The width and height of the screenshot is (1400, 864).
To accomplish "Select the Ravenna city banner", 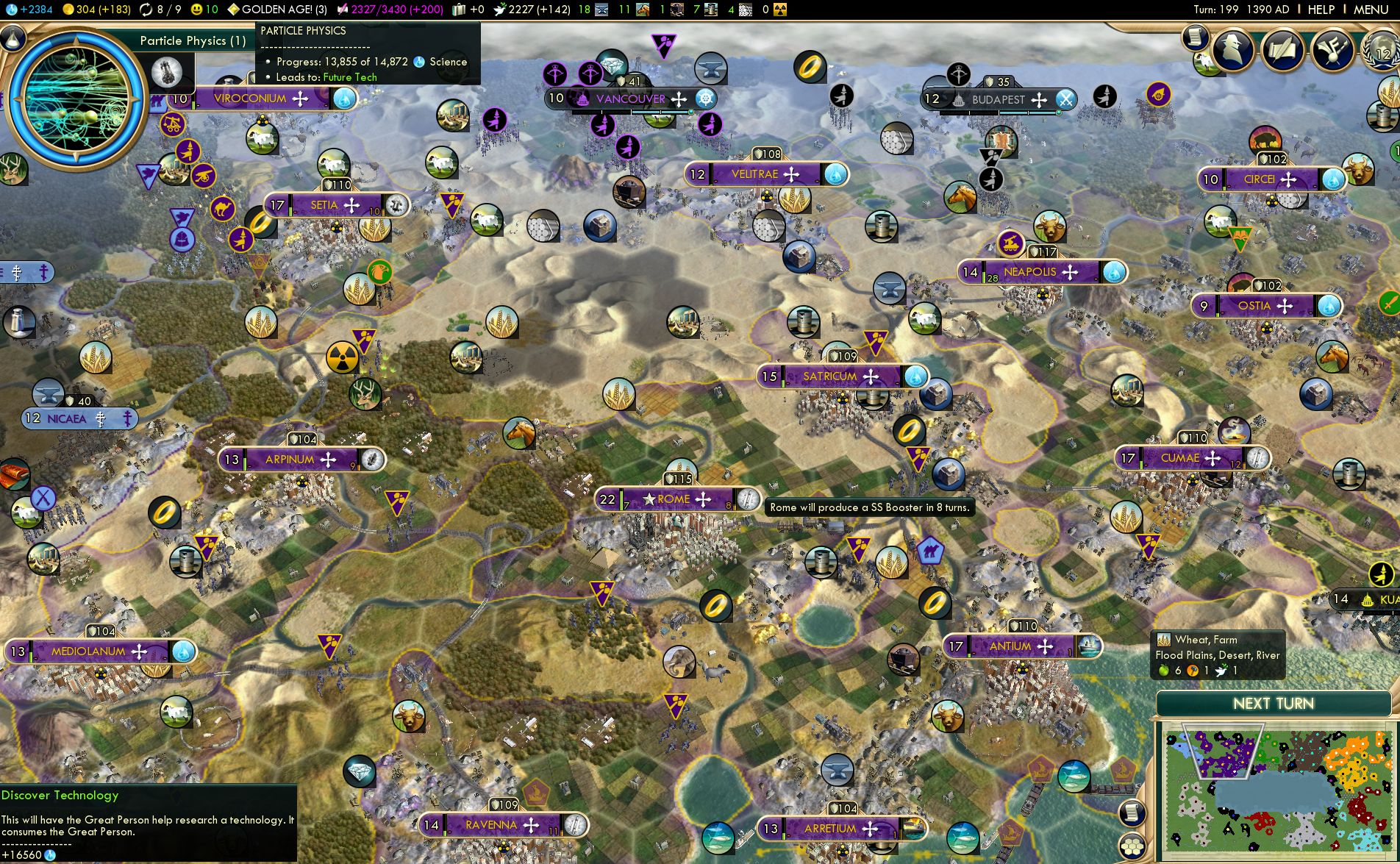I will pyautogui.click(x=491, y=825).
